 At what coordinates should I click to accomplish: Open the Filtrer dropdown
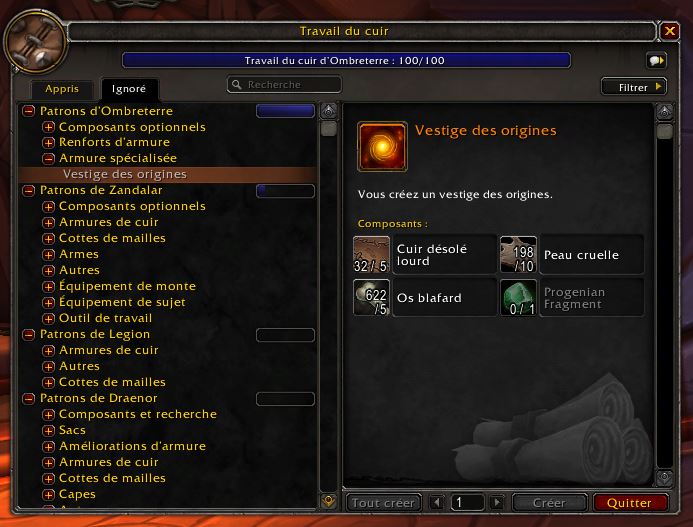[633, 87]
